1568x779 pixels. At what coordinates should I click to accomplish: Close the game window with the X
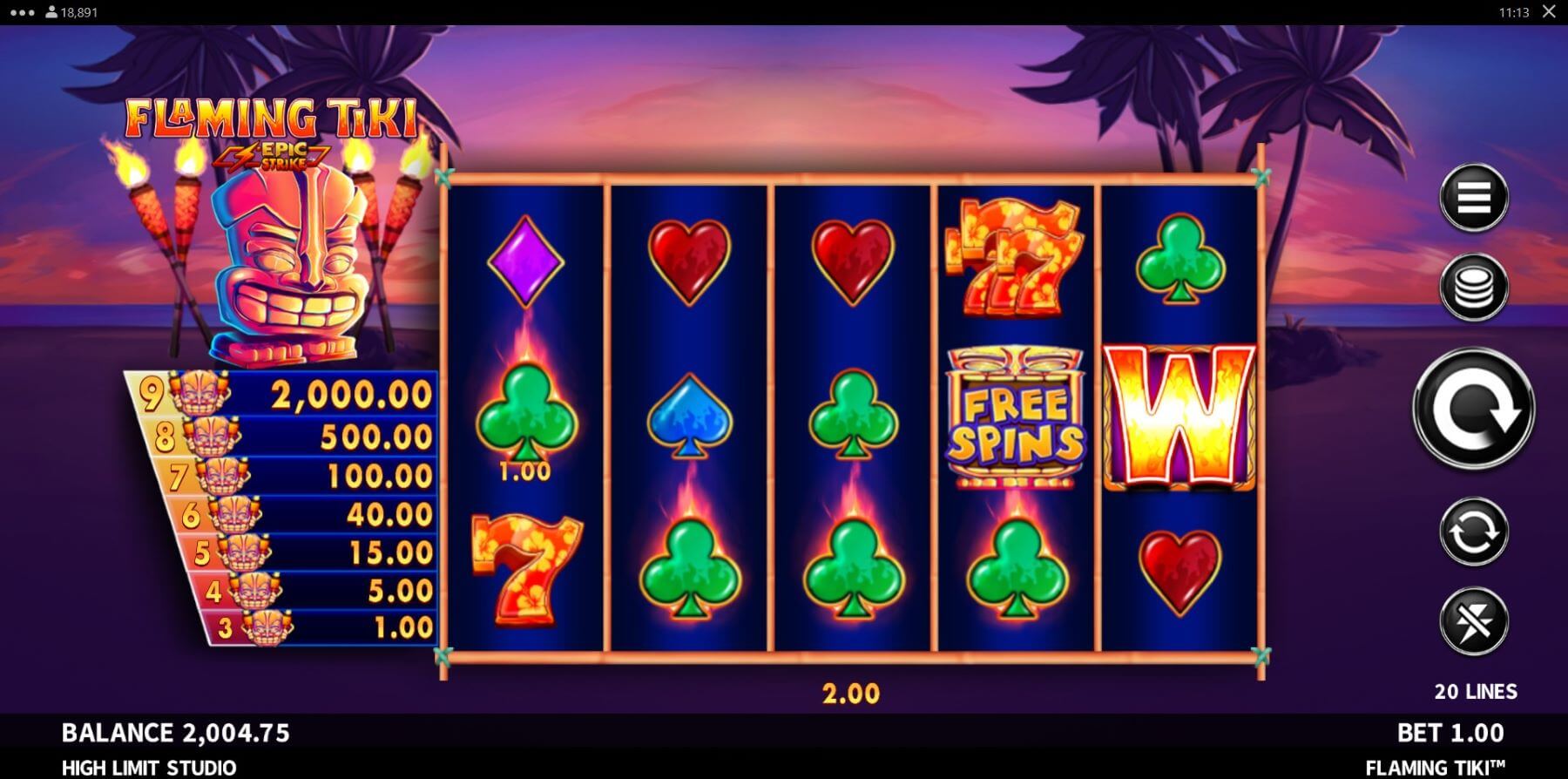1549,12
